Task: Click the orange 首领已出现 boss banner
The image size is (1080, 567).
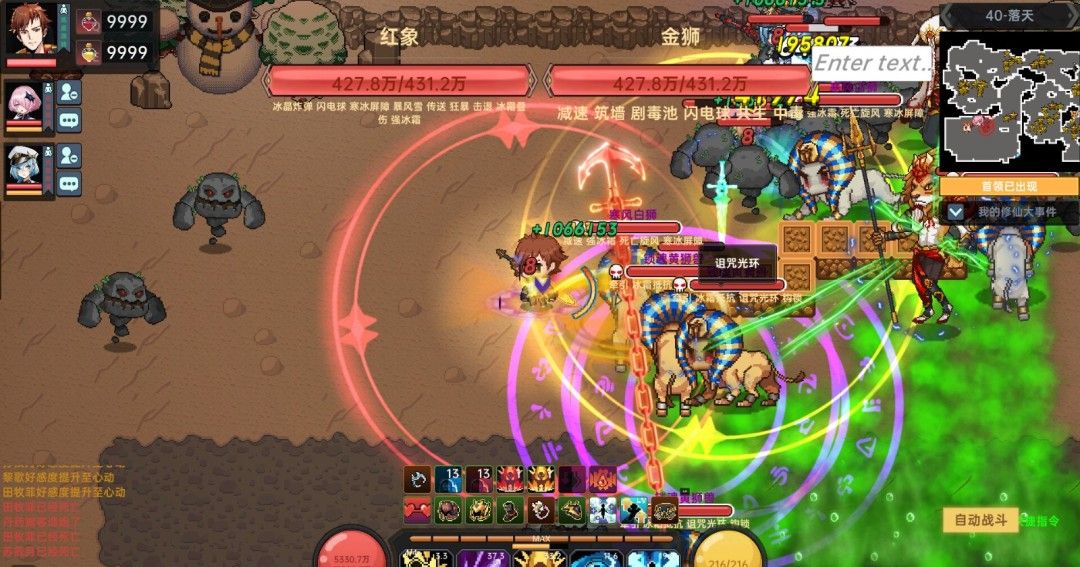Action: (x=1009, y=186)
